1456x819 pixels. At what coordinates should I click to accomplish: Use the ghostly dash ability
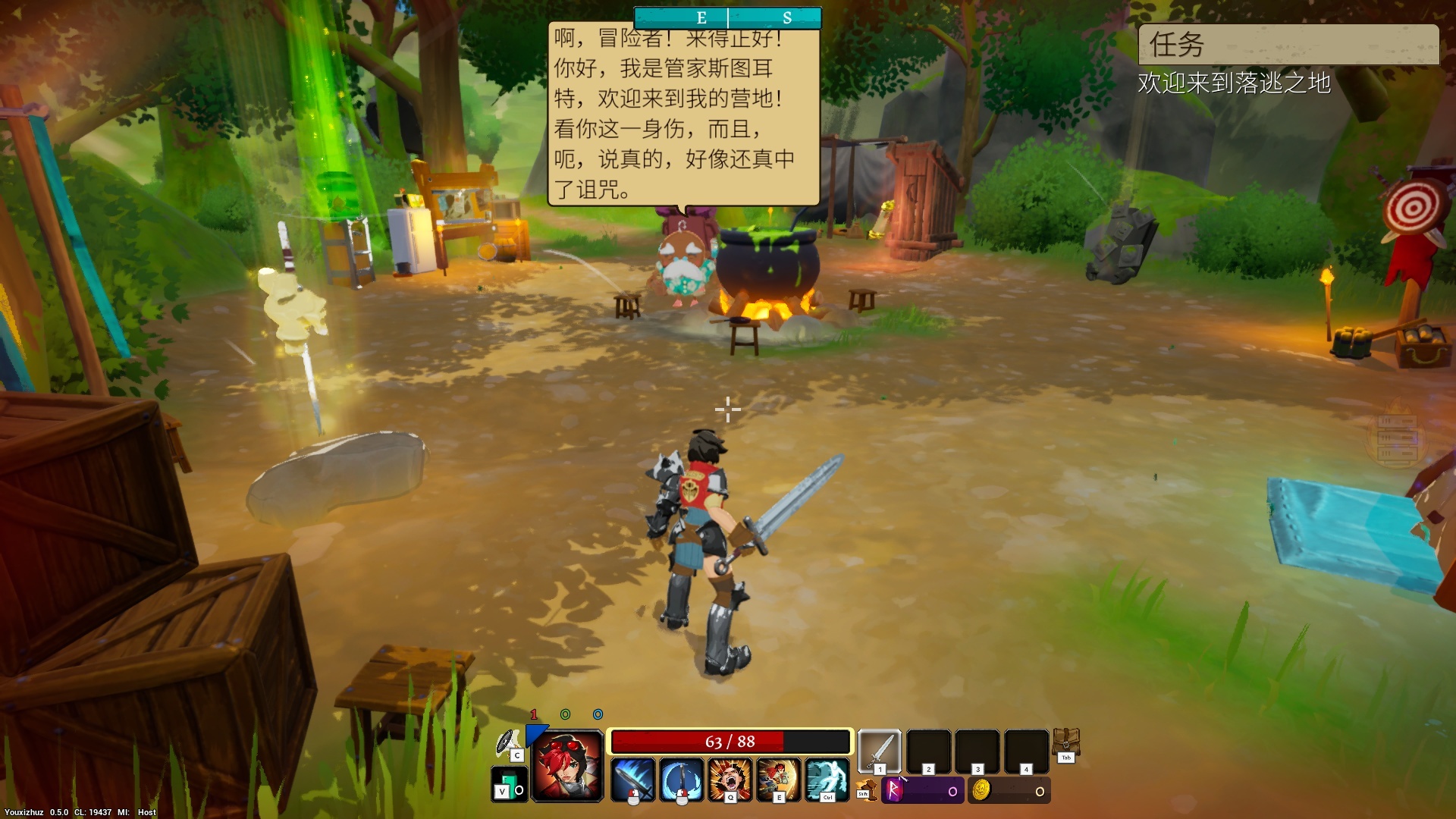coord(827,780)
